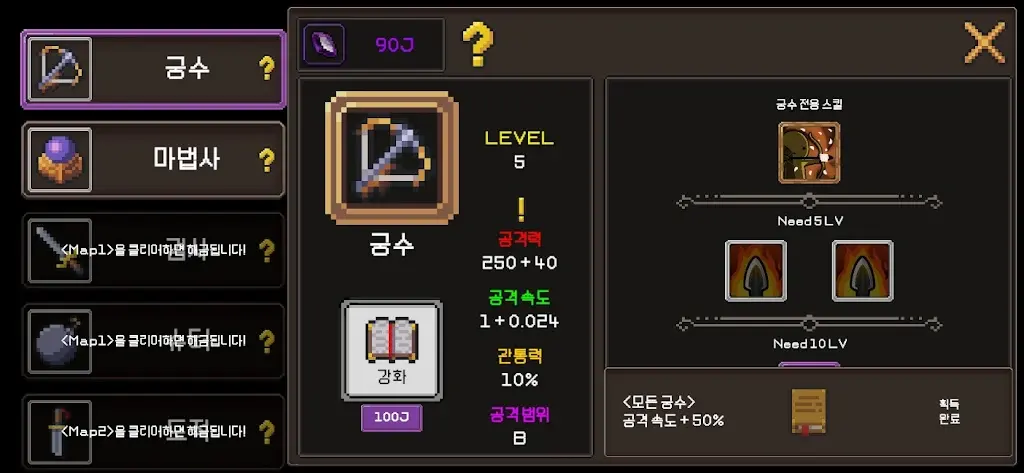This screenshot has width=1024, height=473.
Task: Select the 모든 궁수 attack speed scroll
Action: 808,412
